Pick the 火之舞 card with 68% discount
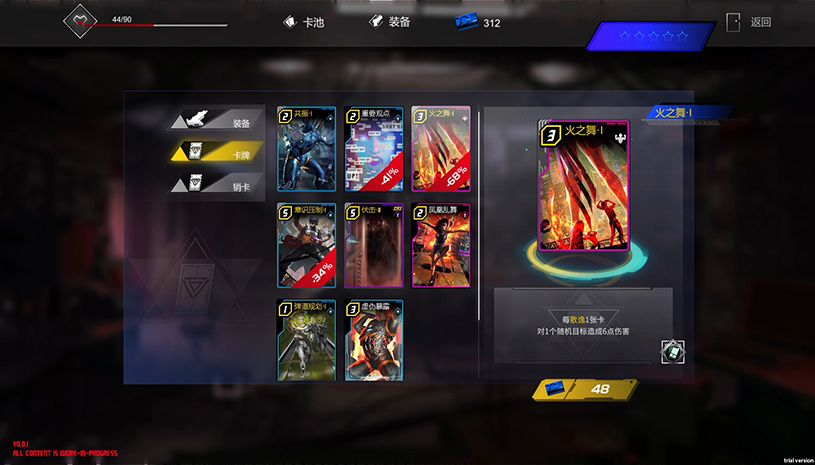Viewport: 815px width, 465px height. click(x=441, y=148)
